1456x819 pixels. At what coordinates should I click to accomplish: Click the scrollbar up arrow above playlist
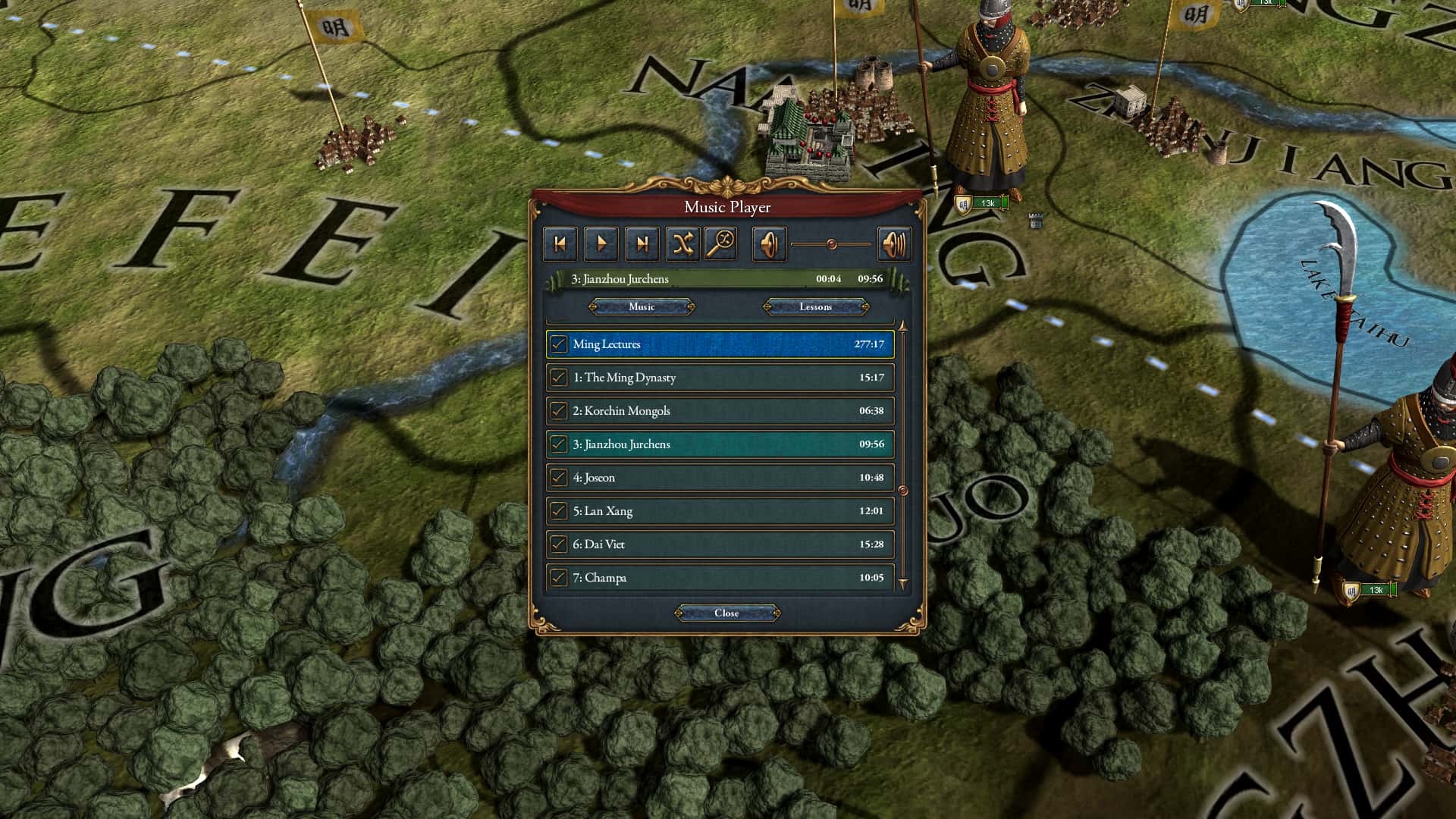[902, 326]
